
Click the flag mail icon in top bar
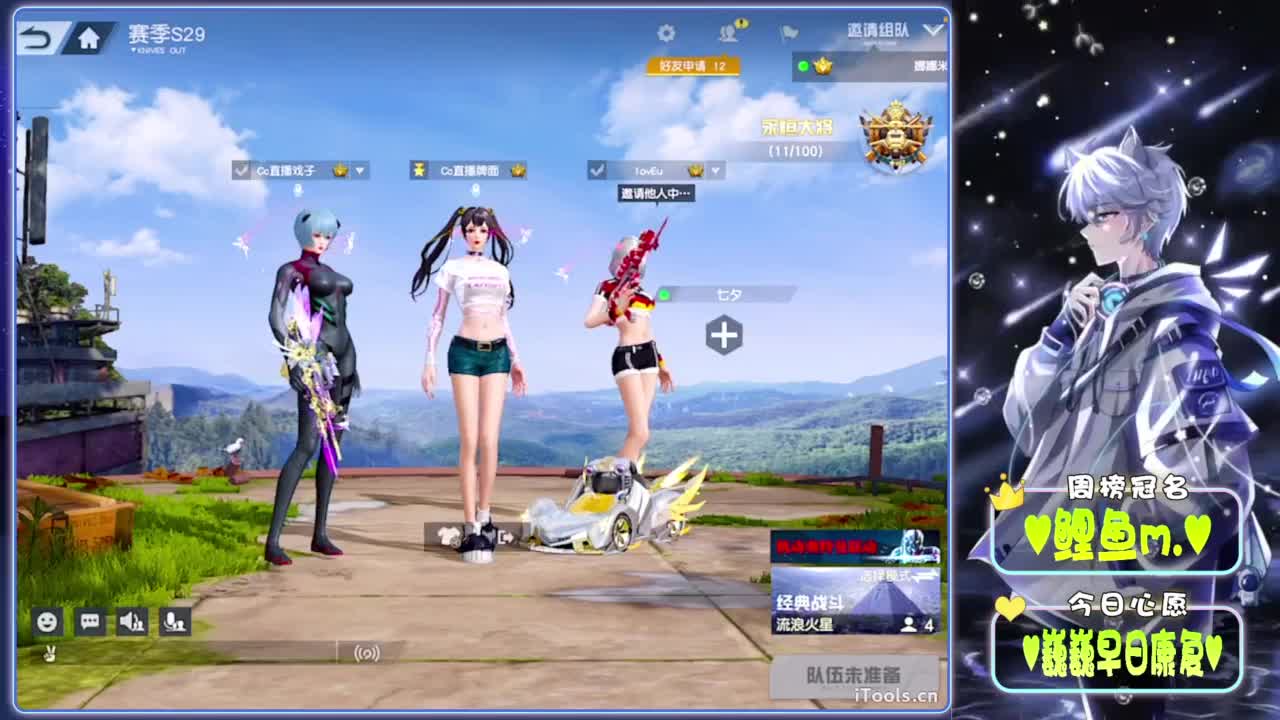[x=788, y=32]
